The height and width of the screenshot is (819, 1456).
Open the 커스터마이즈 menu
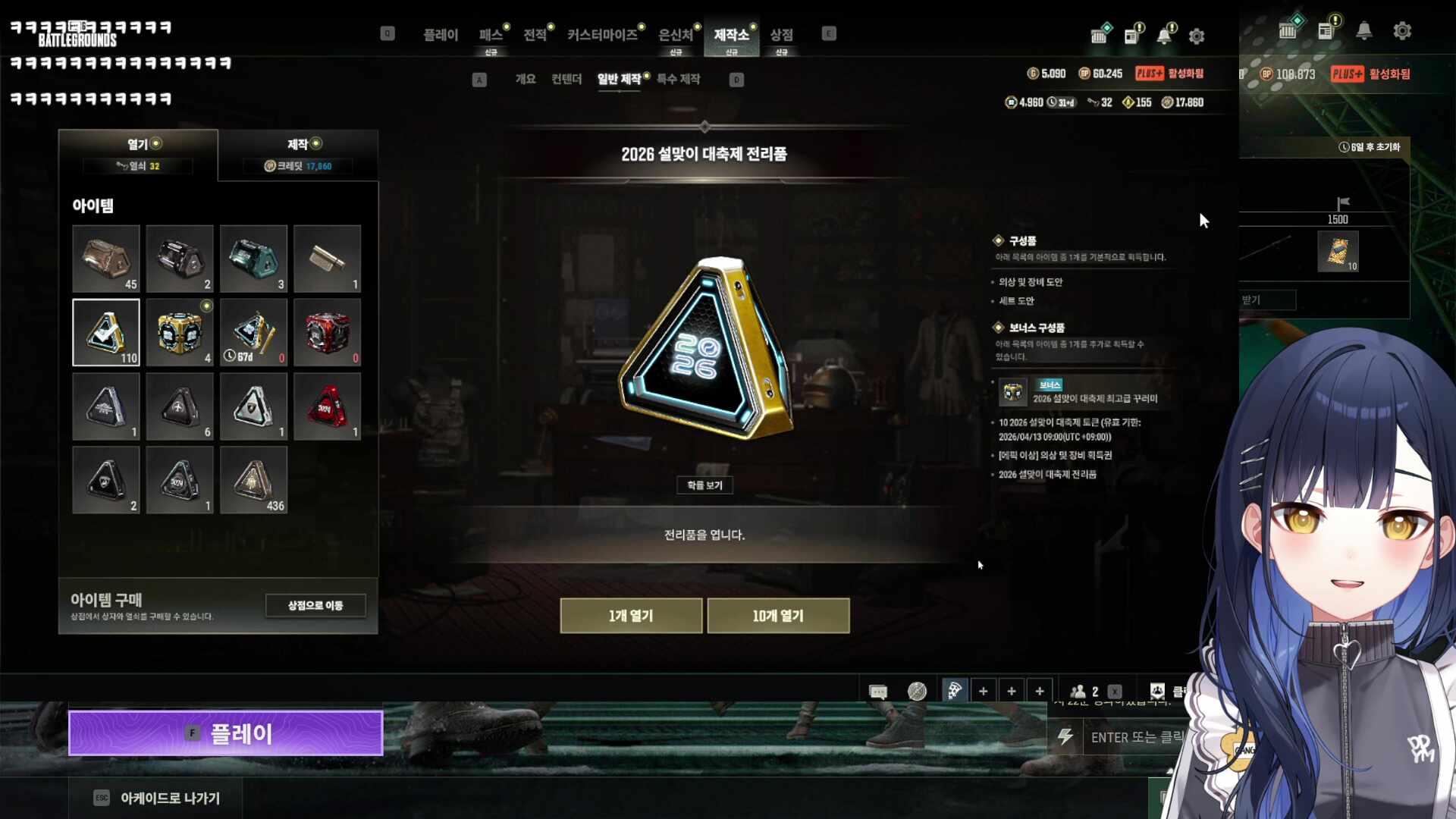602,35
